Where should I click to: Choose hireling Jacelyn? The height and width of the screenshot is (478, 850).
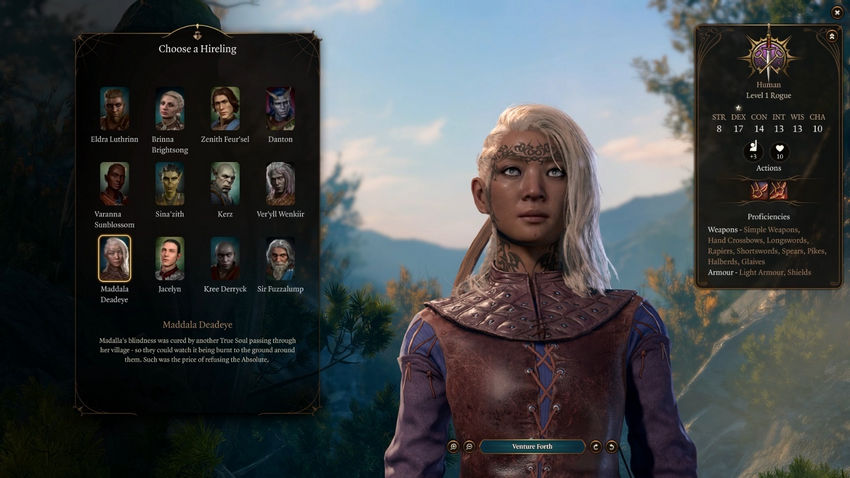click(x=169, y=258)
